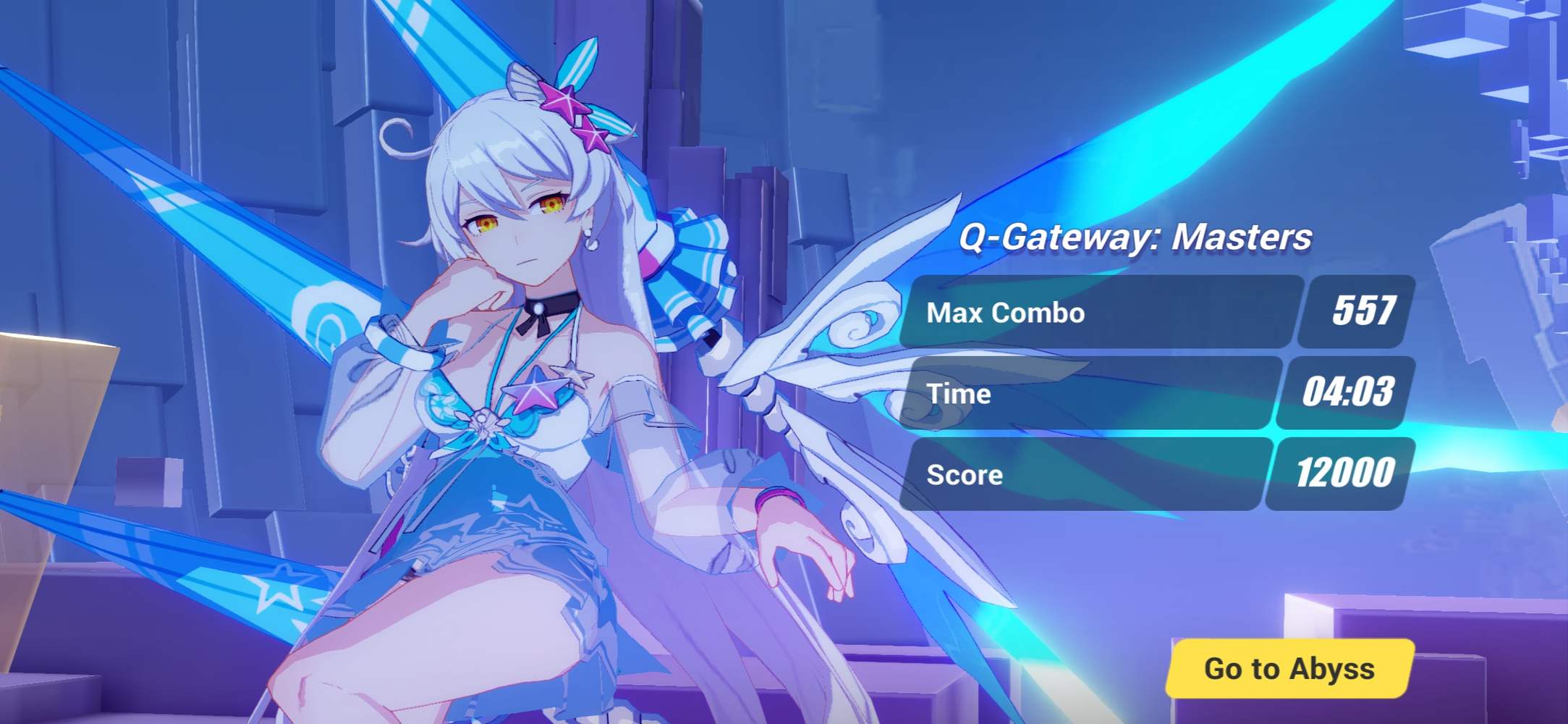
Task: Click the character's face
Action: point(521,224)
